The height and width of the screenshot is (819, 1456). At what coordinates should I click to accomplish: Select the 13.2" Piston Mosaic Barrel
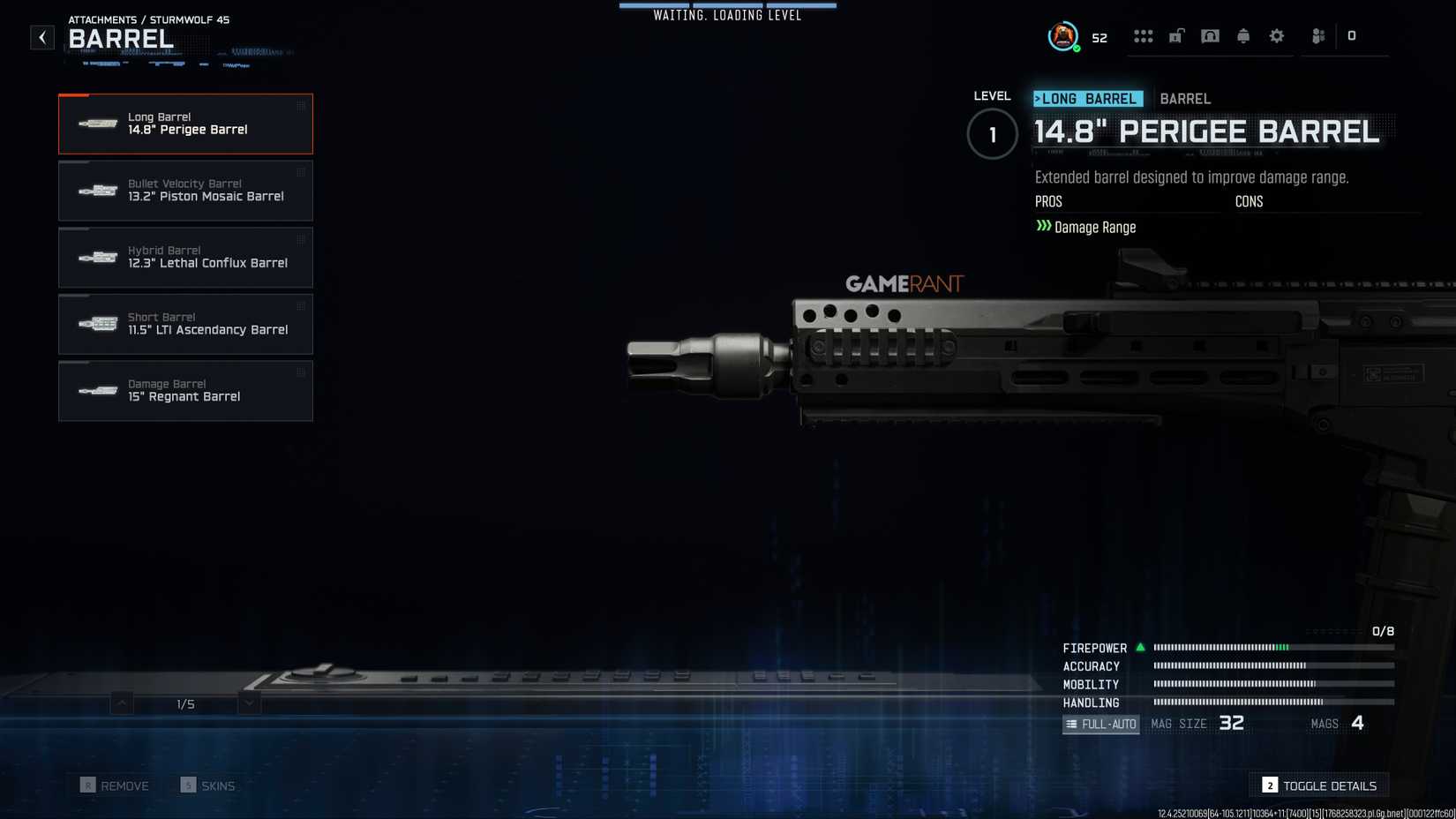tap(185, 191)
